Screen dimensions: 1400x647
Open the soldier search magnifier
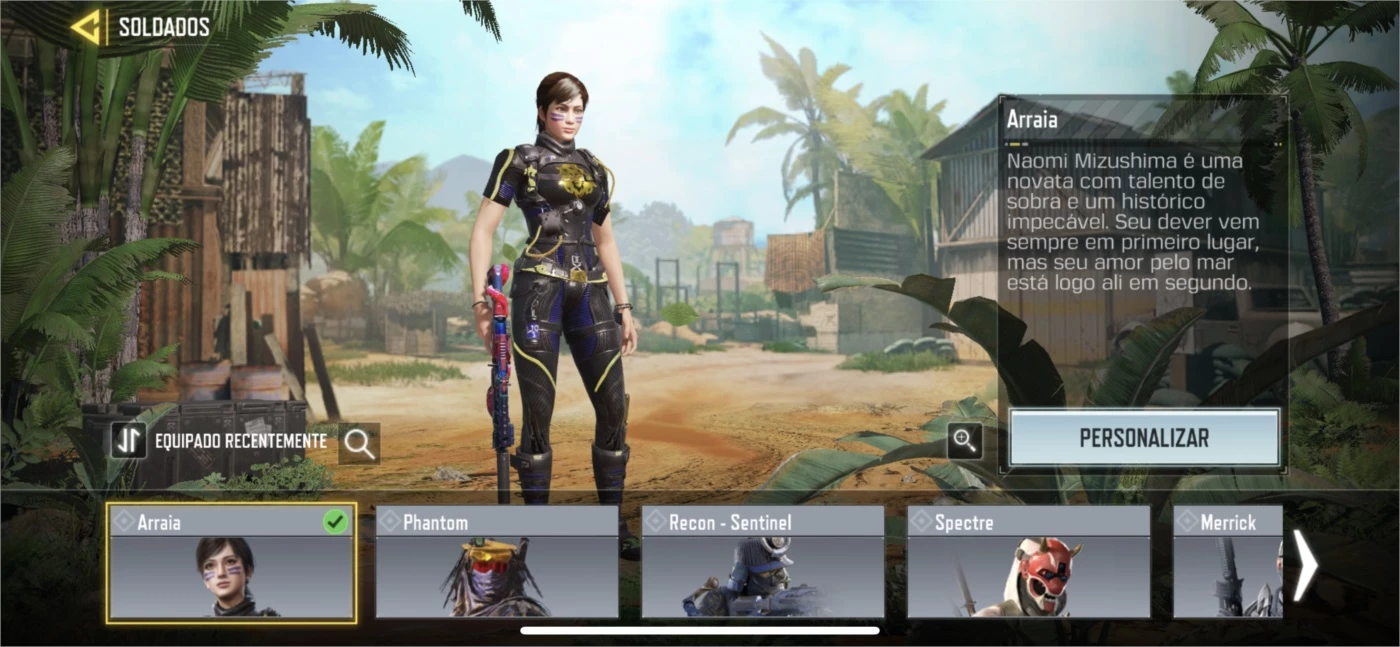click(359, 443)
